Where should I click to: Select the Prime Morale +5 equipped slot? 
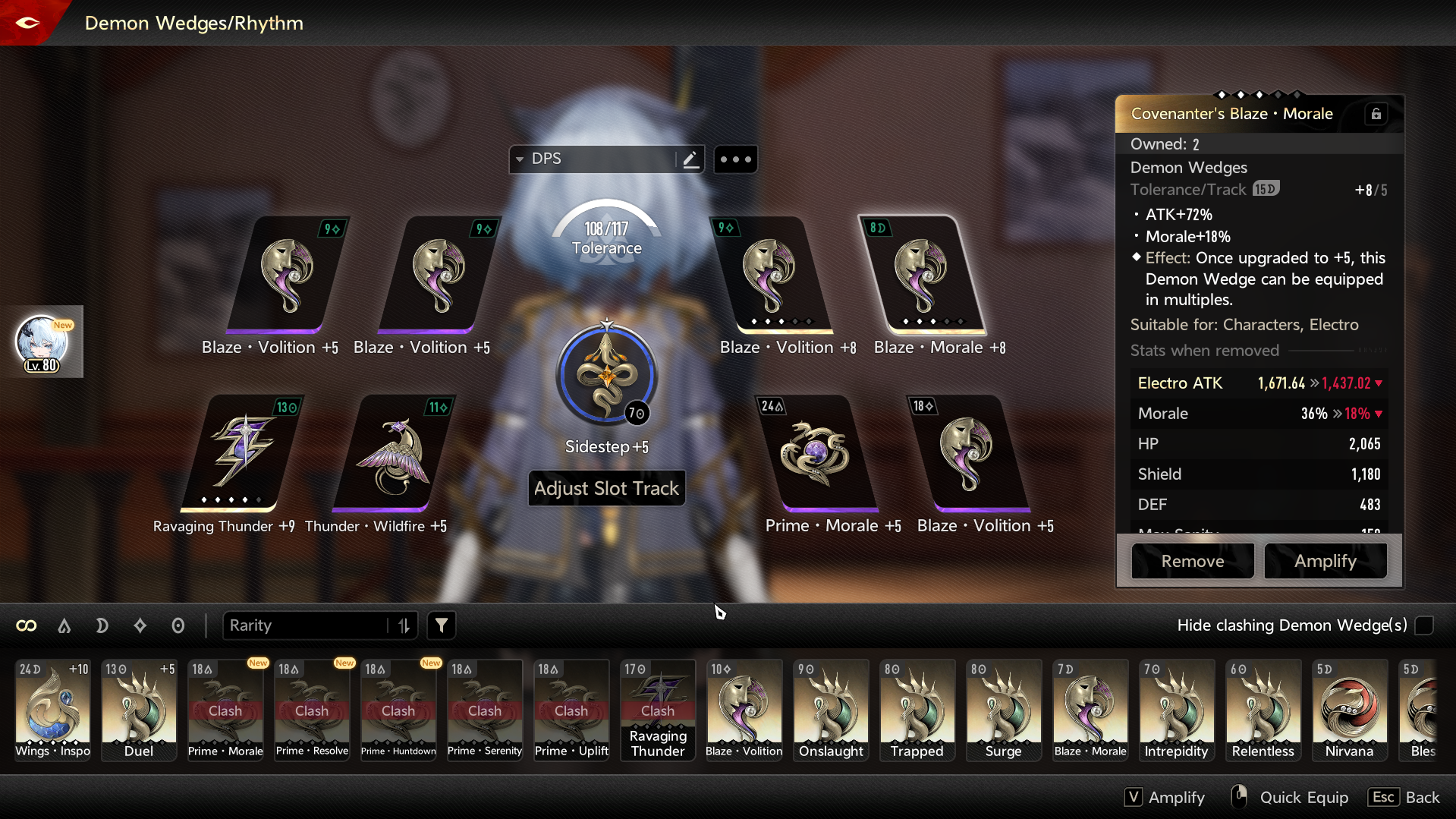point(816,453)
